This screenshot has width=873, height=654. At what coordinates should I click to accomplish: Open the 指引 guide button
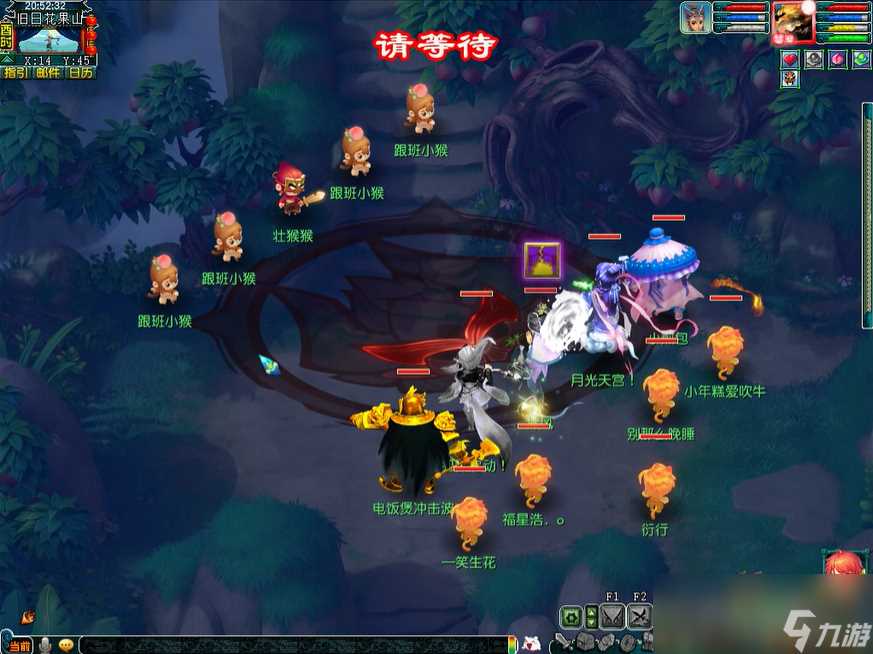16,72
